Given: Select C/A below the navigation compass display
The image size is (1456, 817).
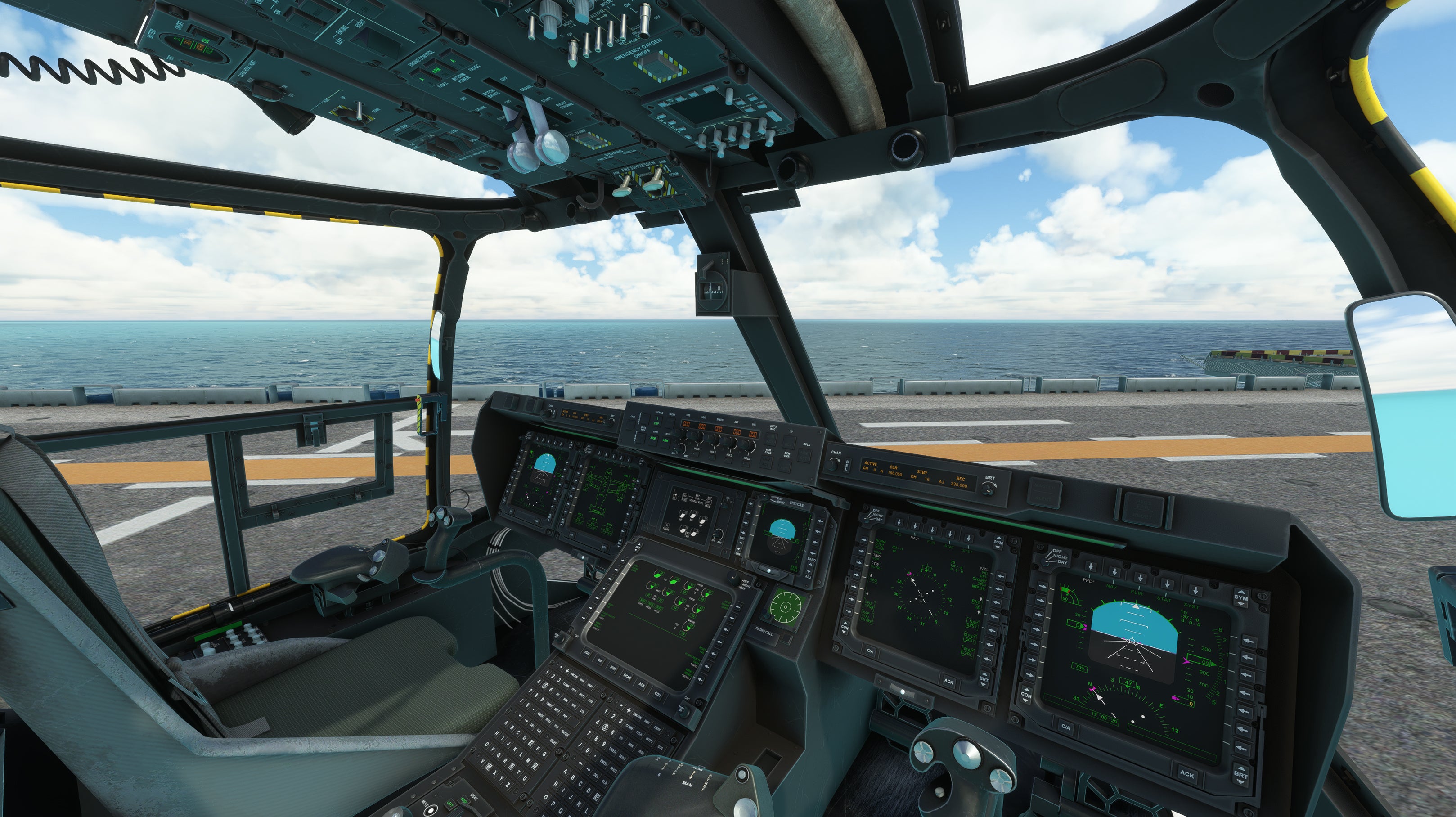Looking at the screenshot, I should (x=870, y=651).
